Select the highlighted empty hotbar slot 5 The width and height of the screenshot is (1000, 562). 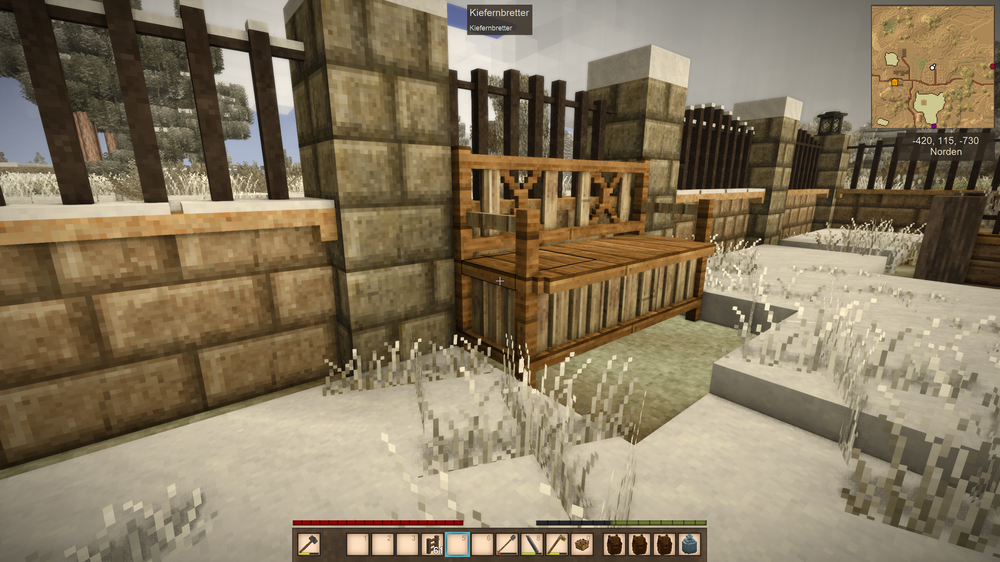(x=458, y=544)
